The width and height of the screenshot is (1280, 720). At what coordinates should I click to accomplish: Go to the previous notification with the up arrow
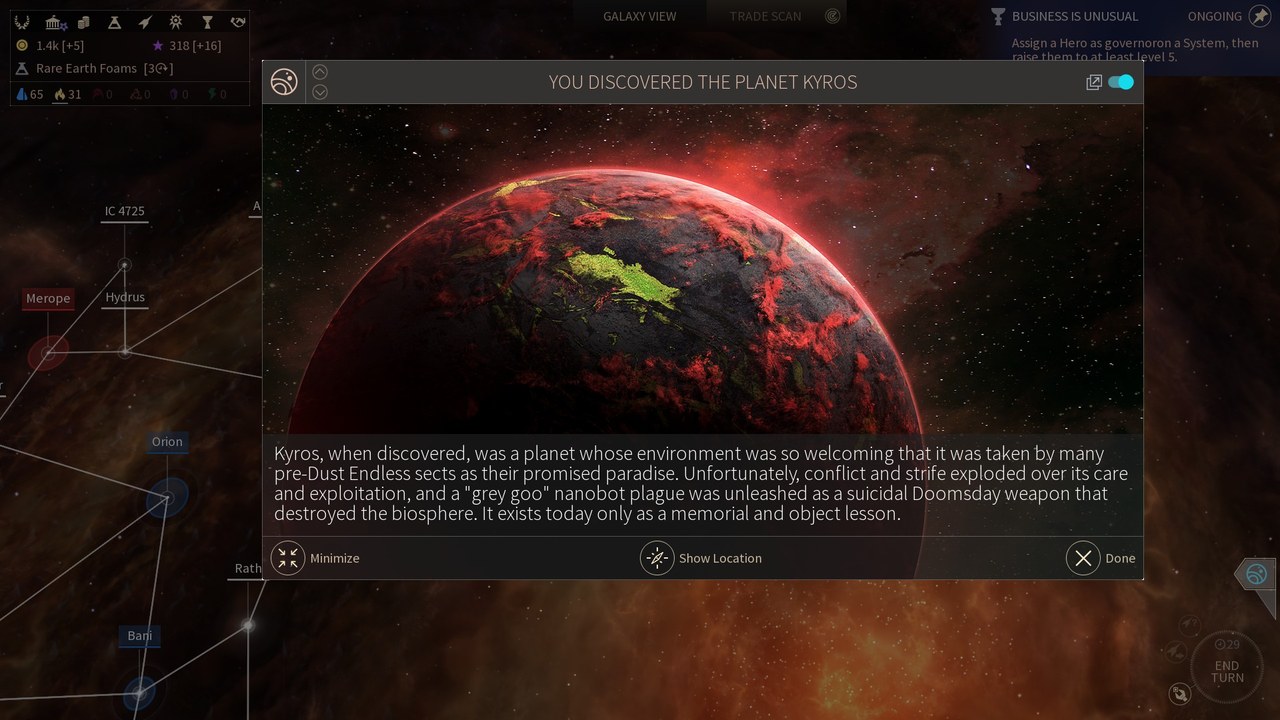tap(320, 72)
